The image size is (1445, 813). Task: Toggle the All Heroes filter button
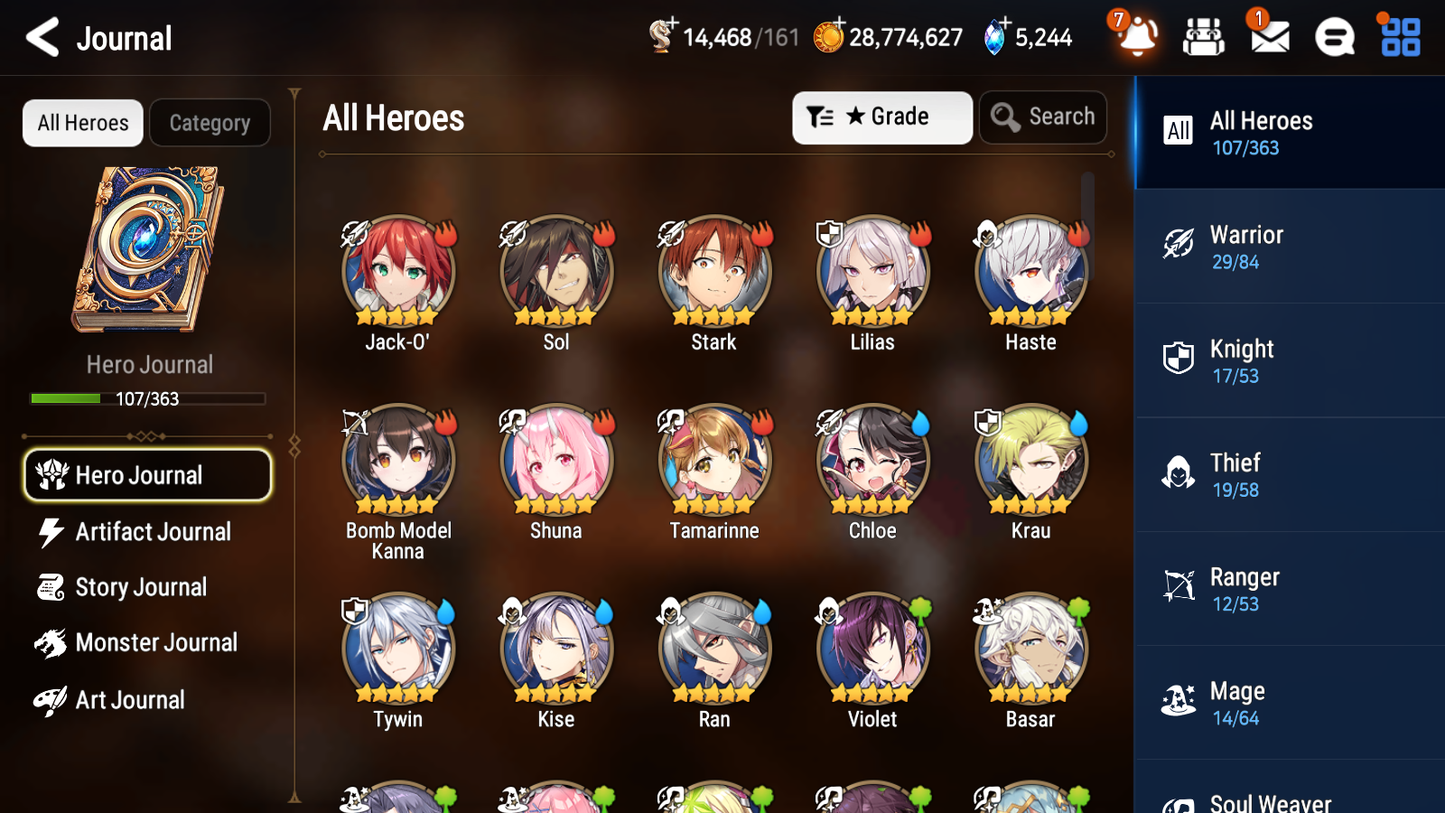tap(82, 122)
